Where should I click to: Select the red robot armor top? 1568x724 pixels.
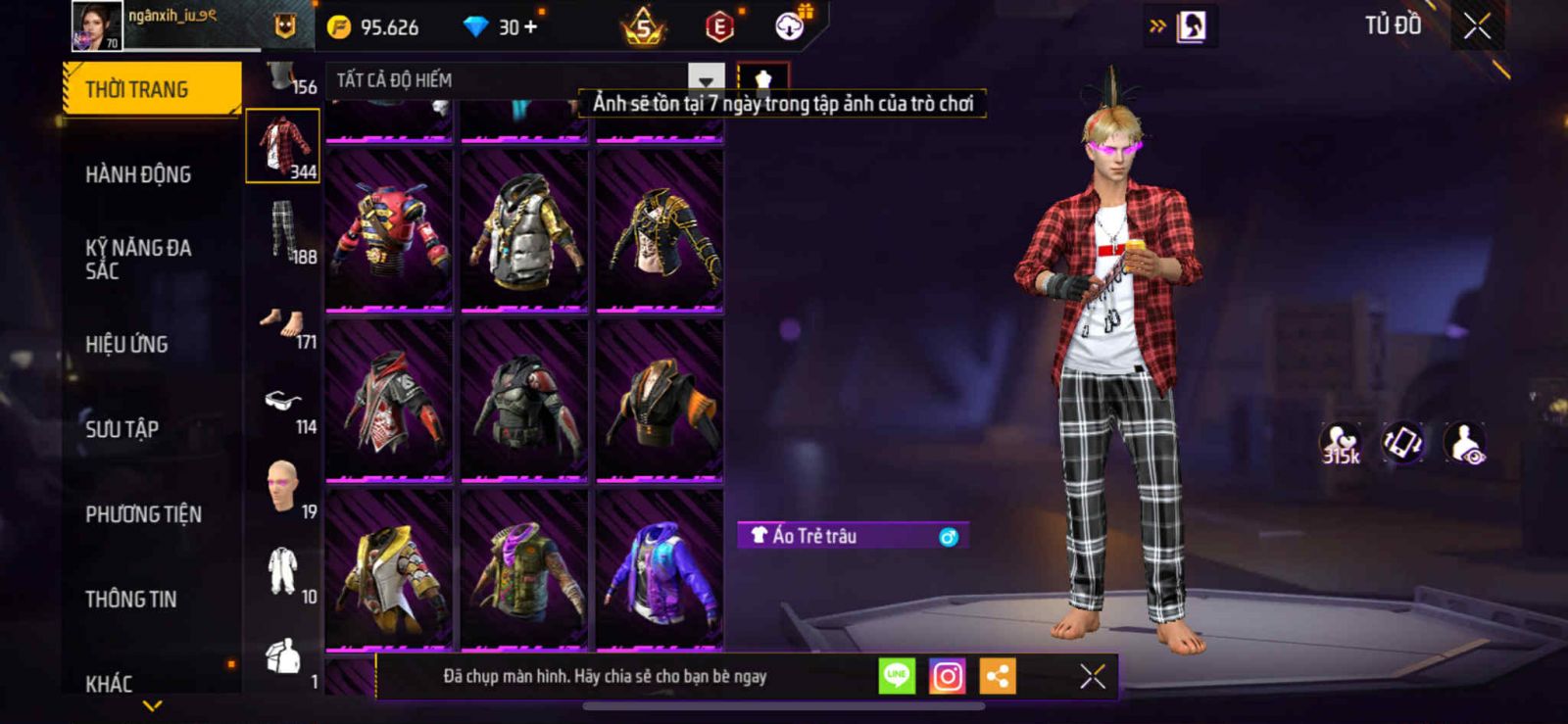coord(389,231)
